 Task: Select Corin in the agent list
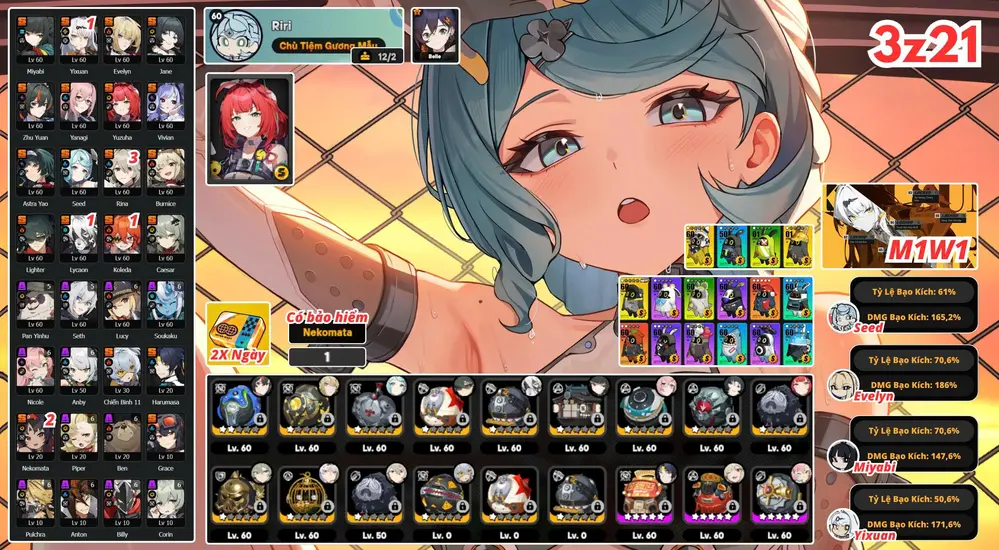click(x=166, y=498)
